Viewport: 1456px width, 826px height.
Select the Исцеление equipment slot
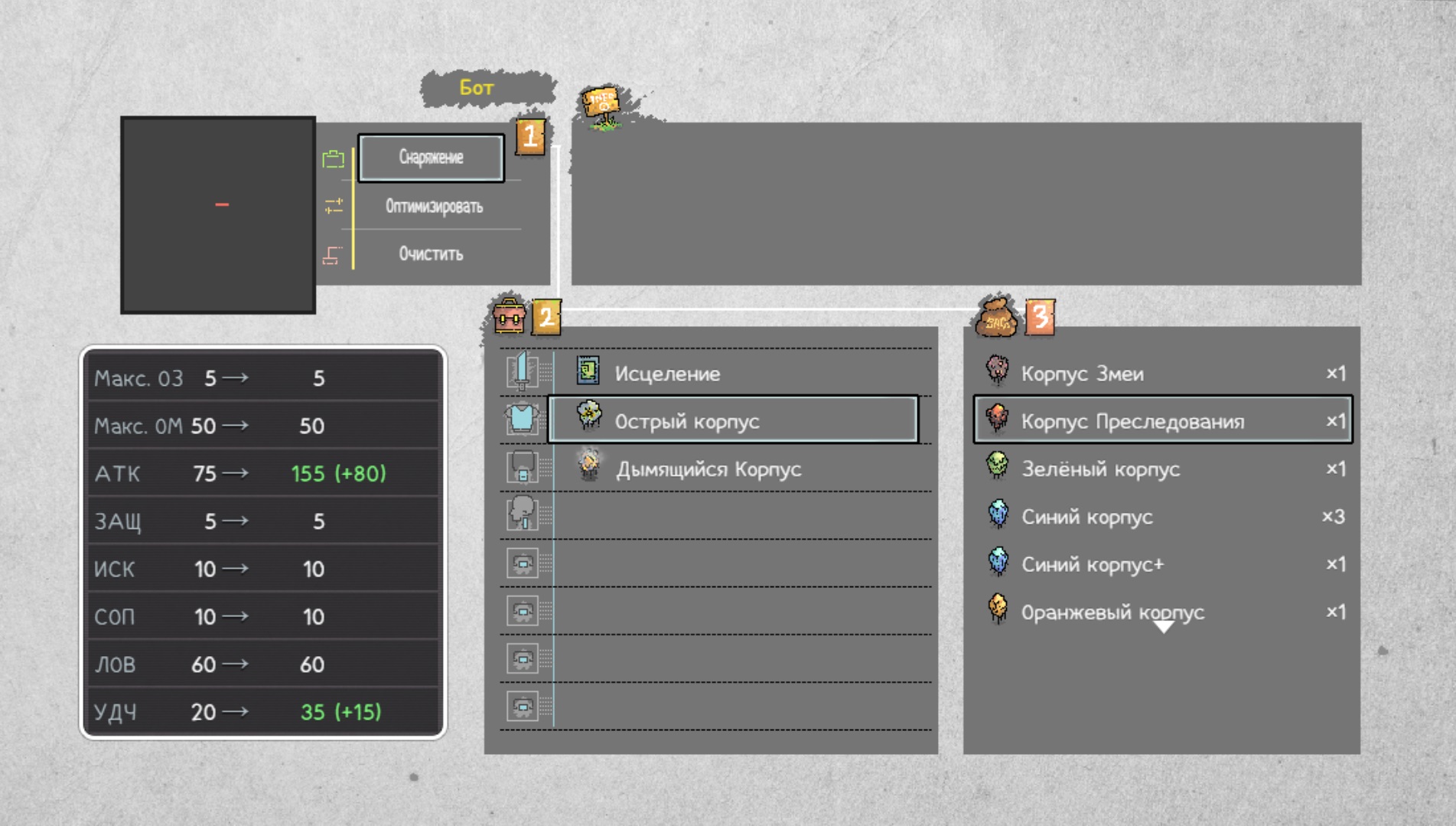click(x=666, y=374)
